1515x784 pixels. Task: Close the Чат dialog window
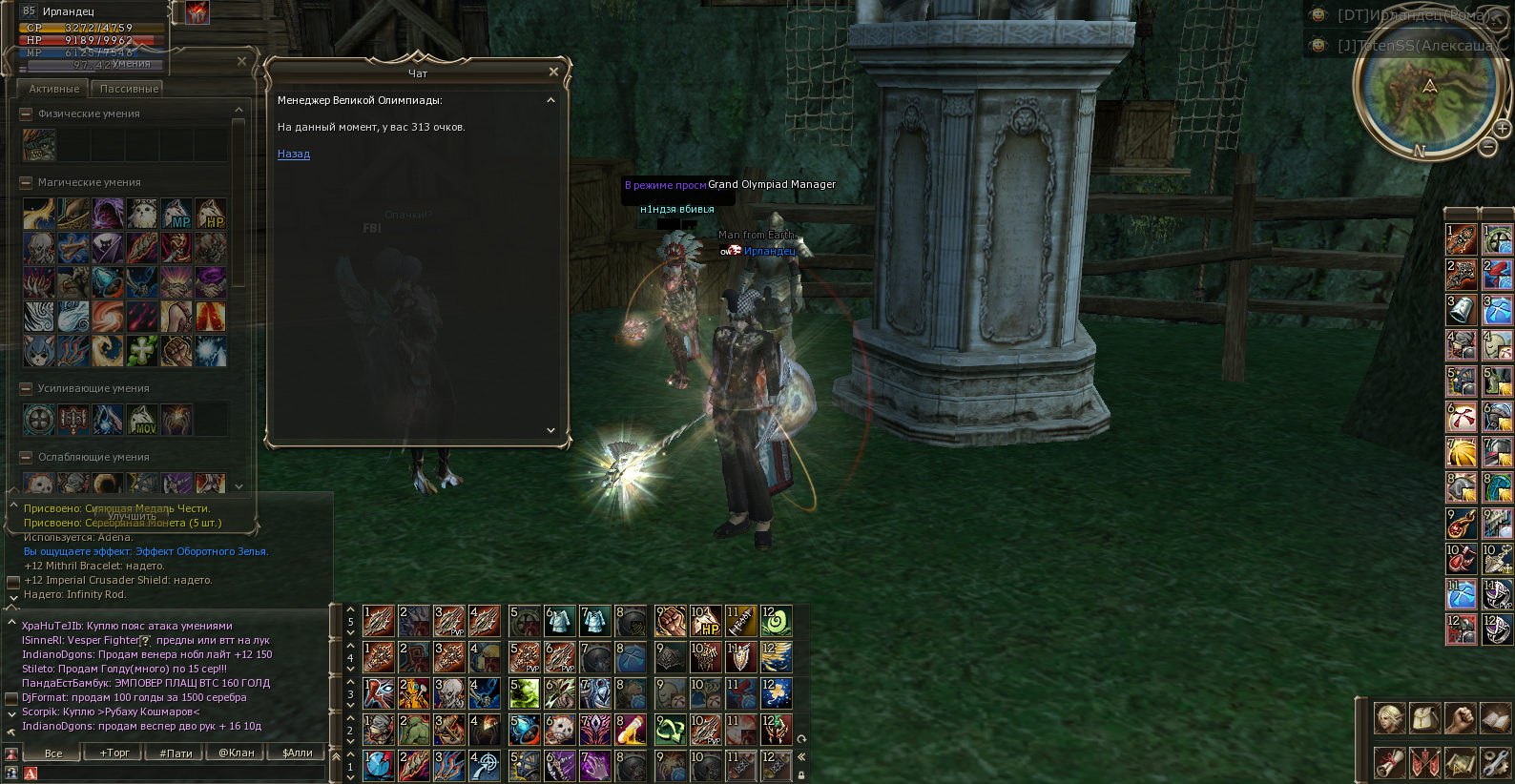point(553,72)
